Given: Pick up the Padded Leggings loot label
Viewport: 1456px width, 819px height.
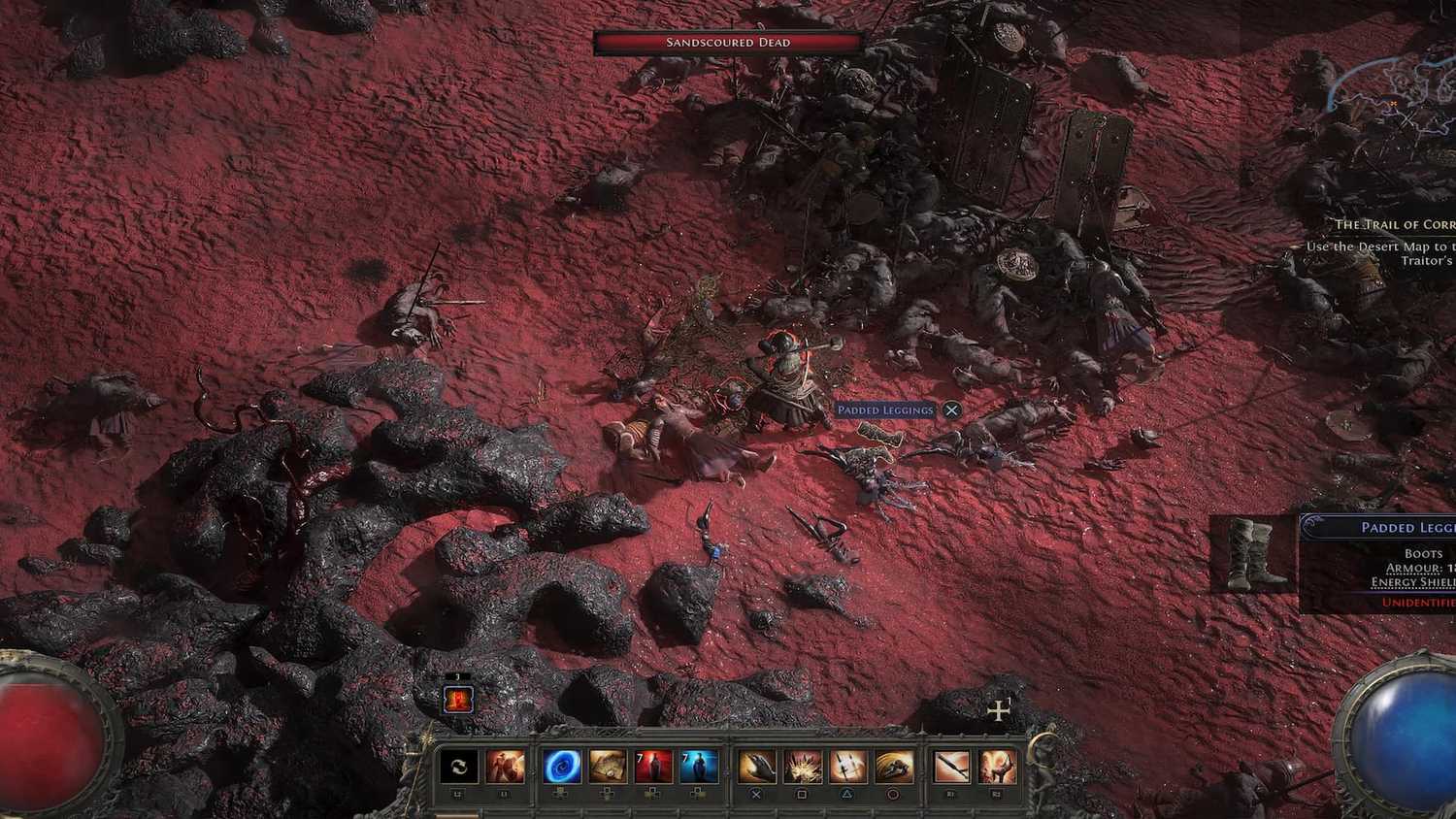Looking at the screenshot, I should (x=885, y=410).
